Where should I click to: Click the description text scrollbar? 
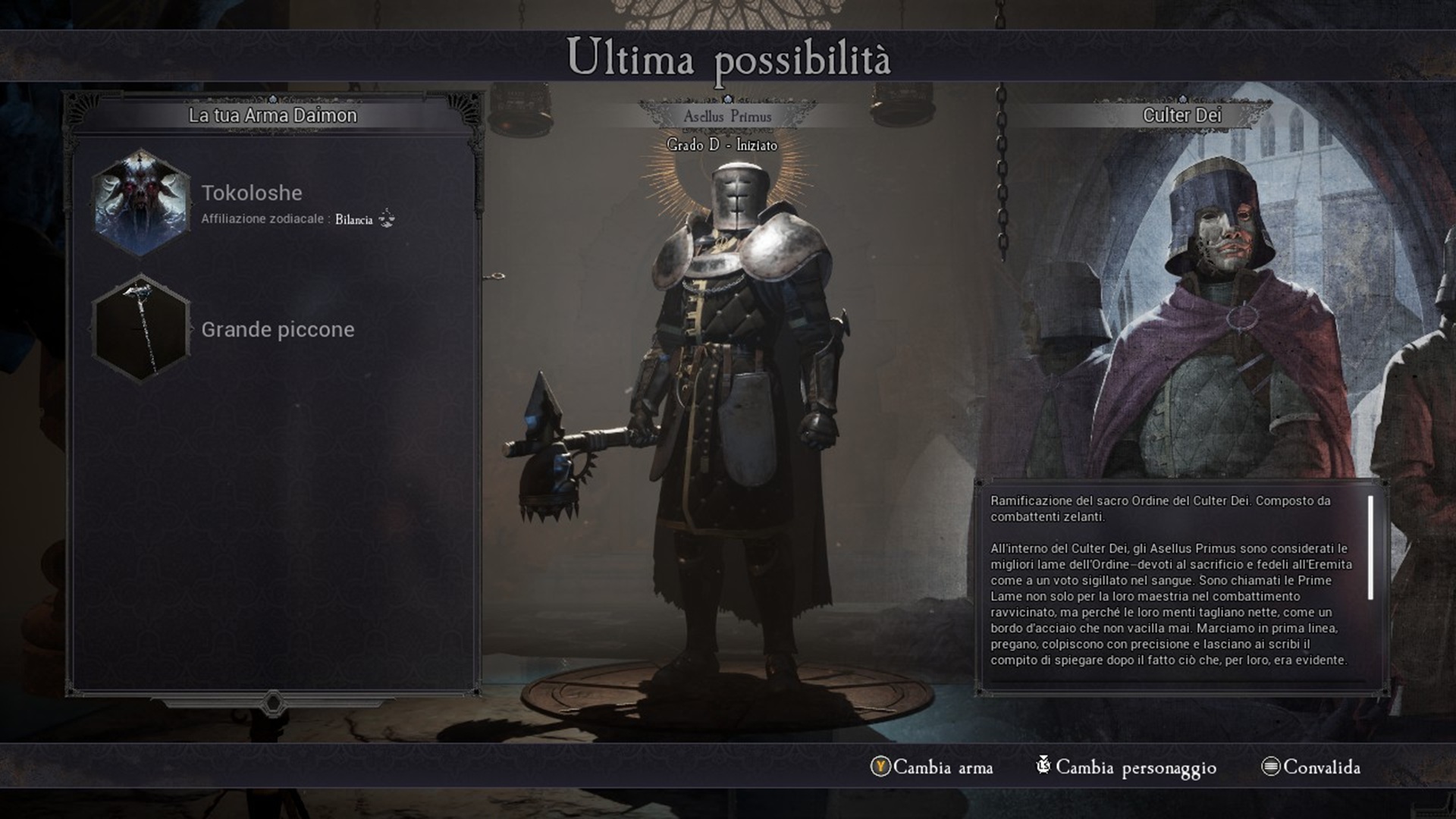tap(1371, 548)
